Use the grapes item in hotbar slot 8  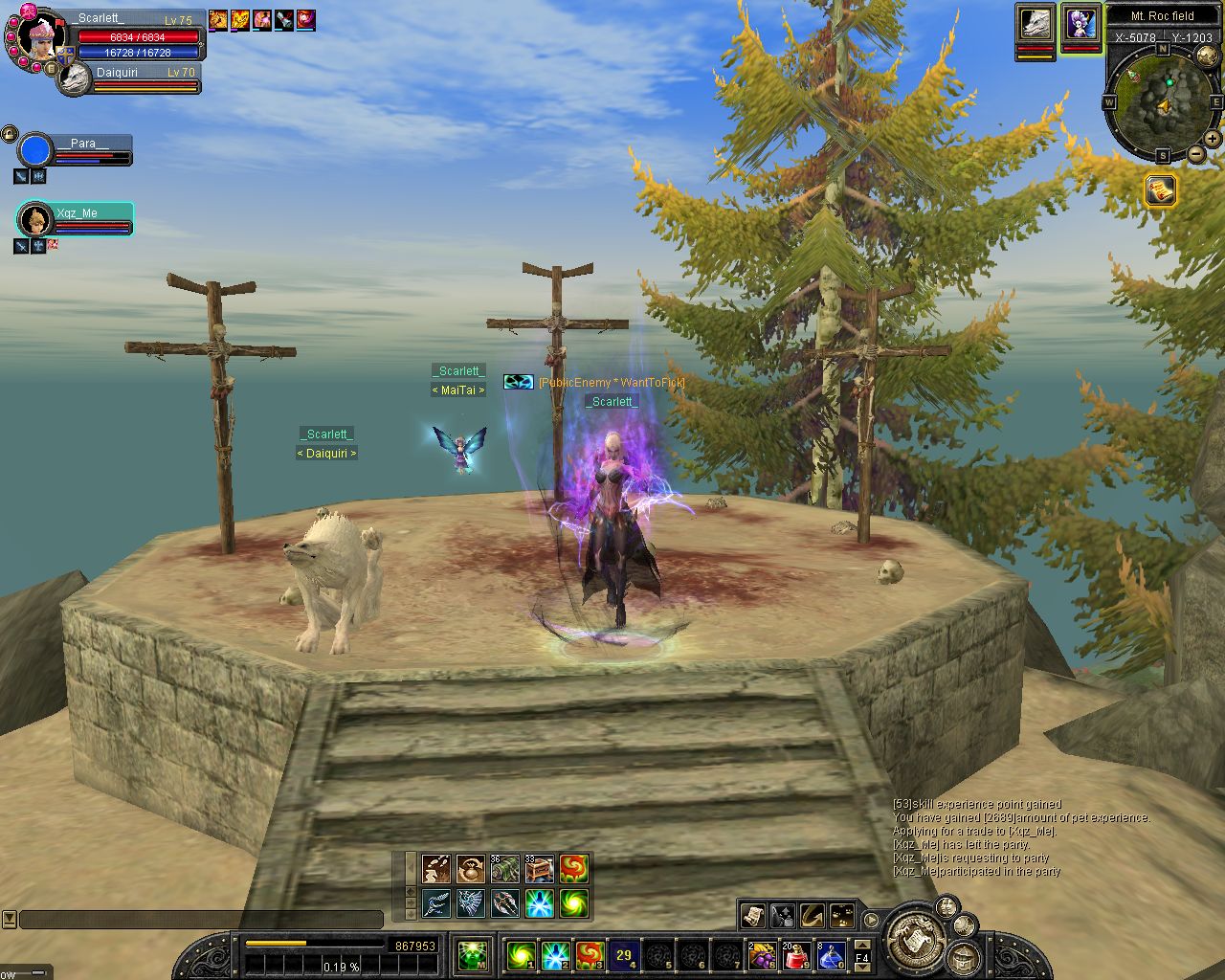pyautogui.click(x=763, y=954)
